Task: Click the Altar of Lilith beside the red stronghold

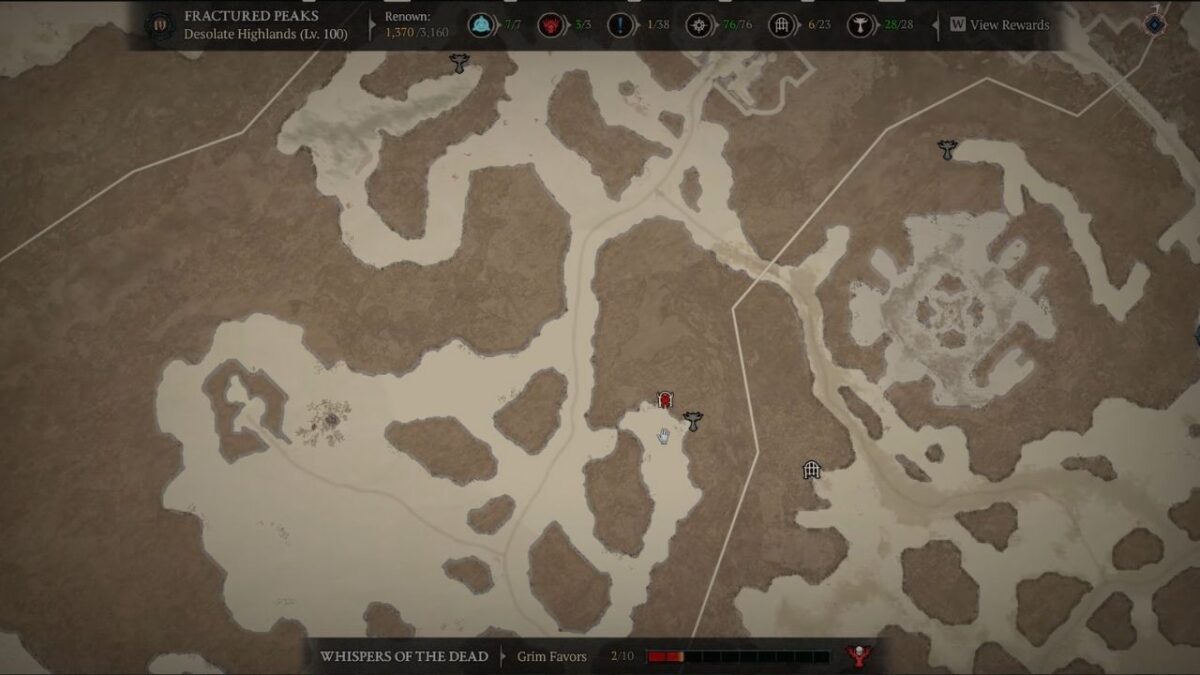Action: [x=692, y=421]
